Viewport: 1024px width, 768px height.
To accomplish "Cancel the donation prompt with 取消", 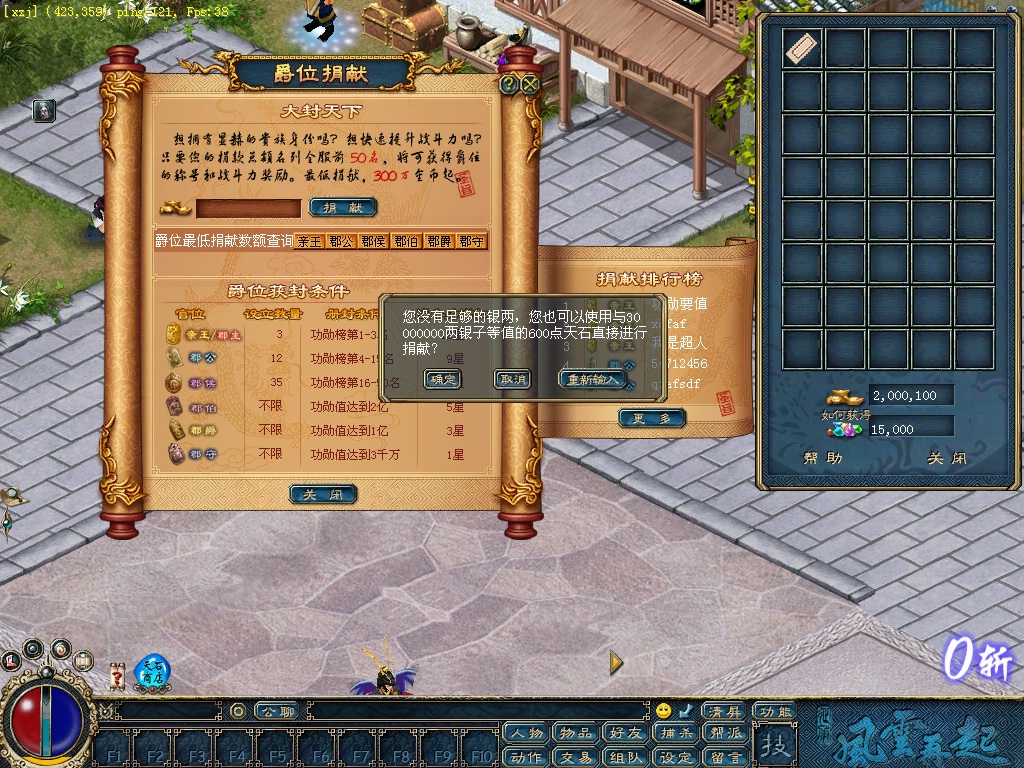I will click(512, 379).
